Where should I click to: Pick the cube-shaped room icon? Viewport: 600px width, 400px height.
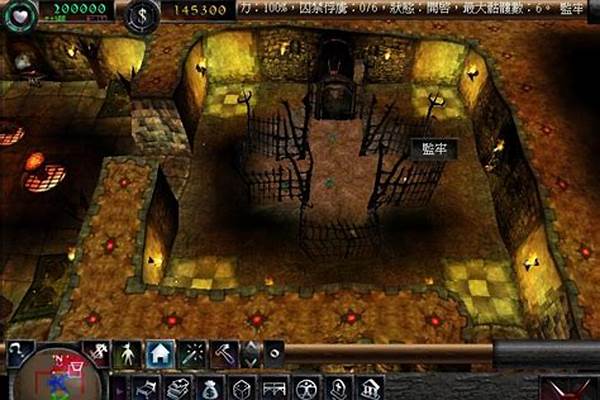239,387
